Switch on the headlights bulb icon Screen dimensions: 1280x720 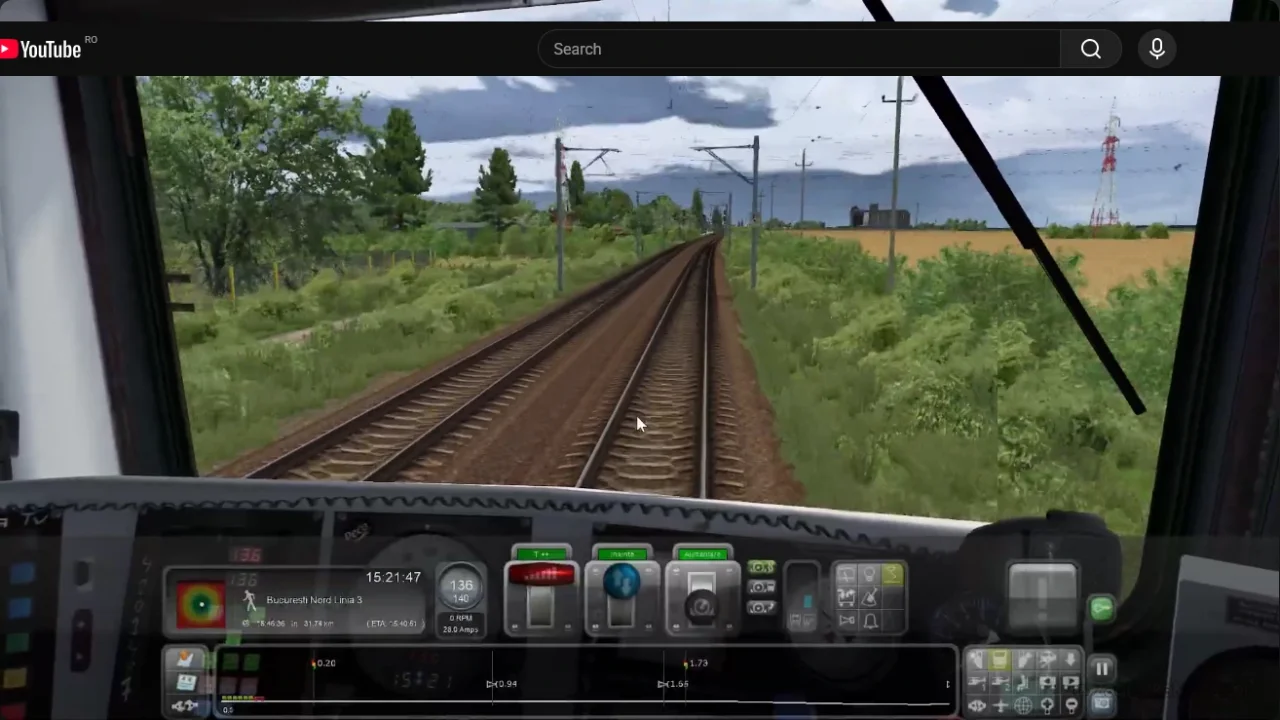point(870,574)
